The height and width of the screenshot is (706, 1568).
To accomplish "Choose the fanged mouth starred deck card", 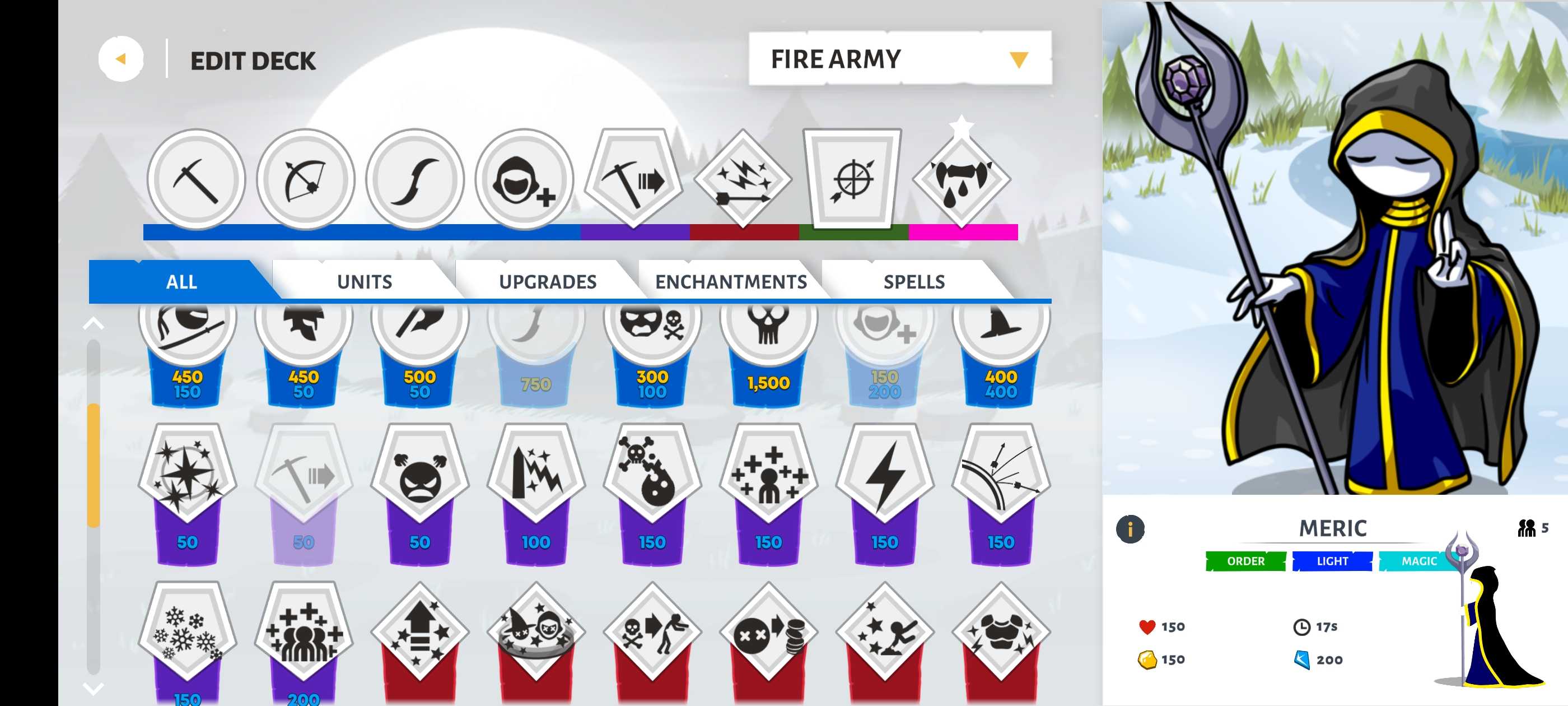I will tap(961, 179).
